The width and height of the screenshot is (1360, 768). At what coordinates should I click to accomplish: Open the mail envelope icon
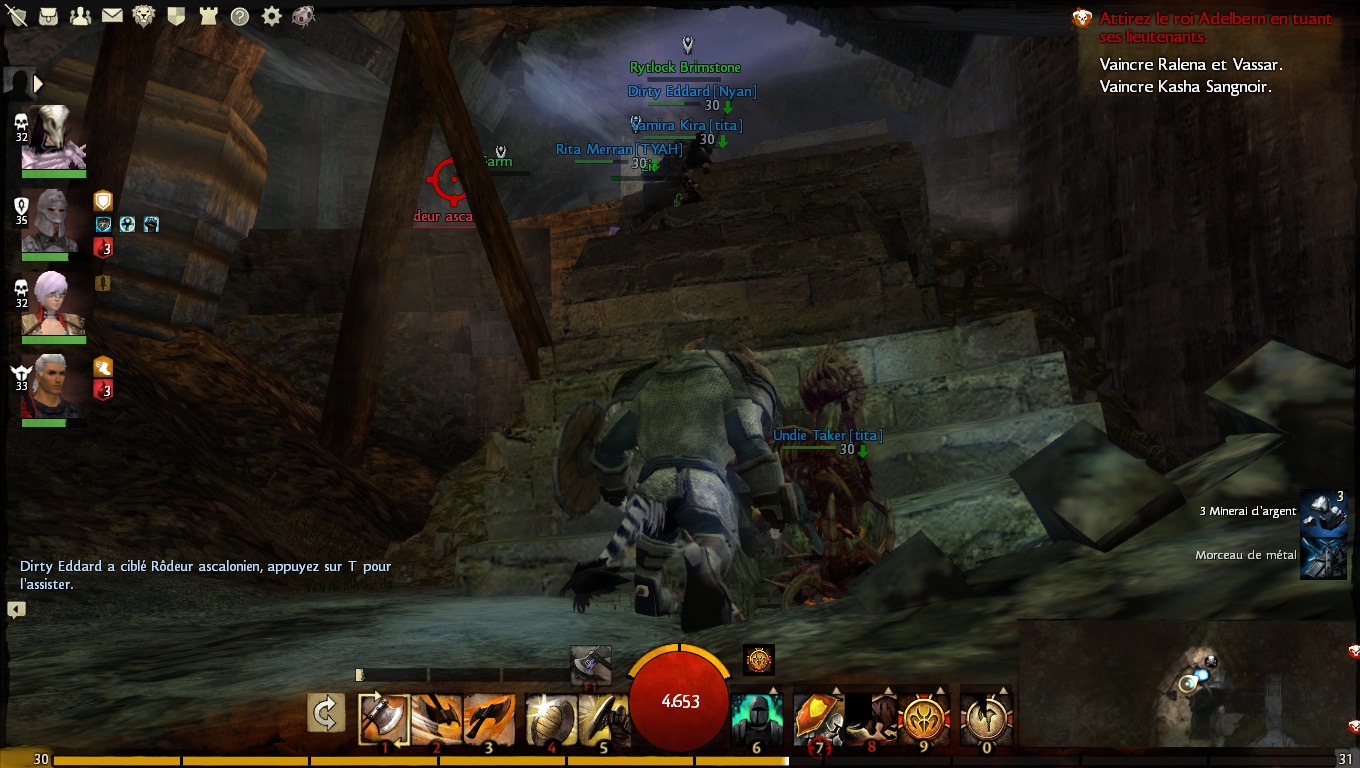112,16
